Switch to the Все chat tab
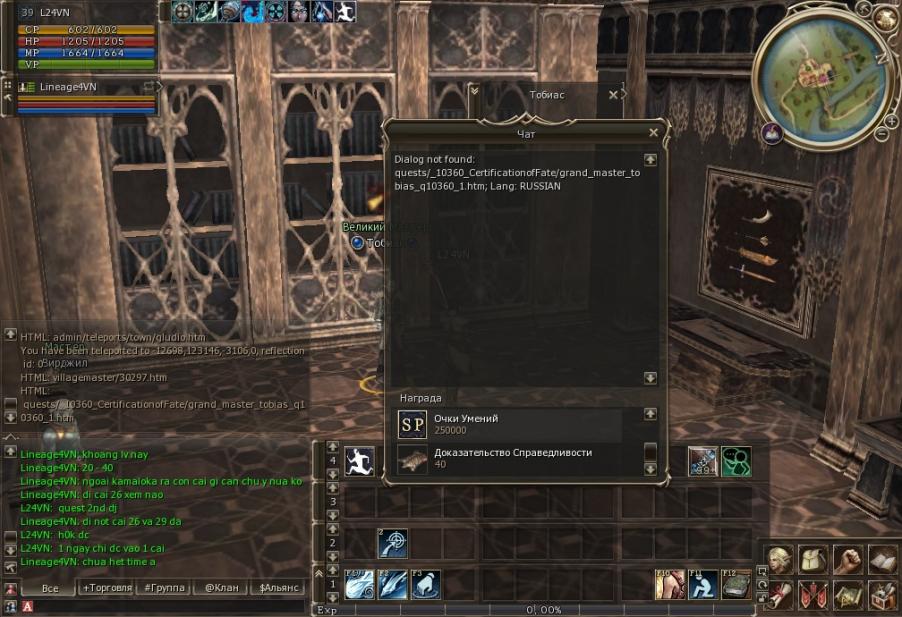Image resolution: width=902 pixels, height=617 pixels. pyautogui.click(x=50, y=588)
